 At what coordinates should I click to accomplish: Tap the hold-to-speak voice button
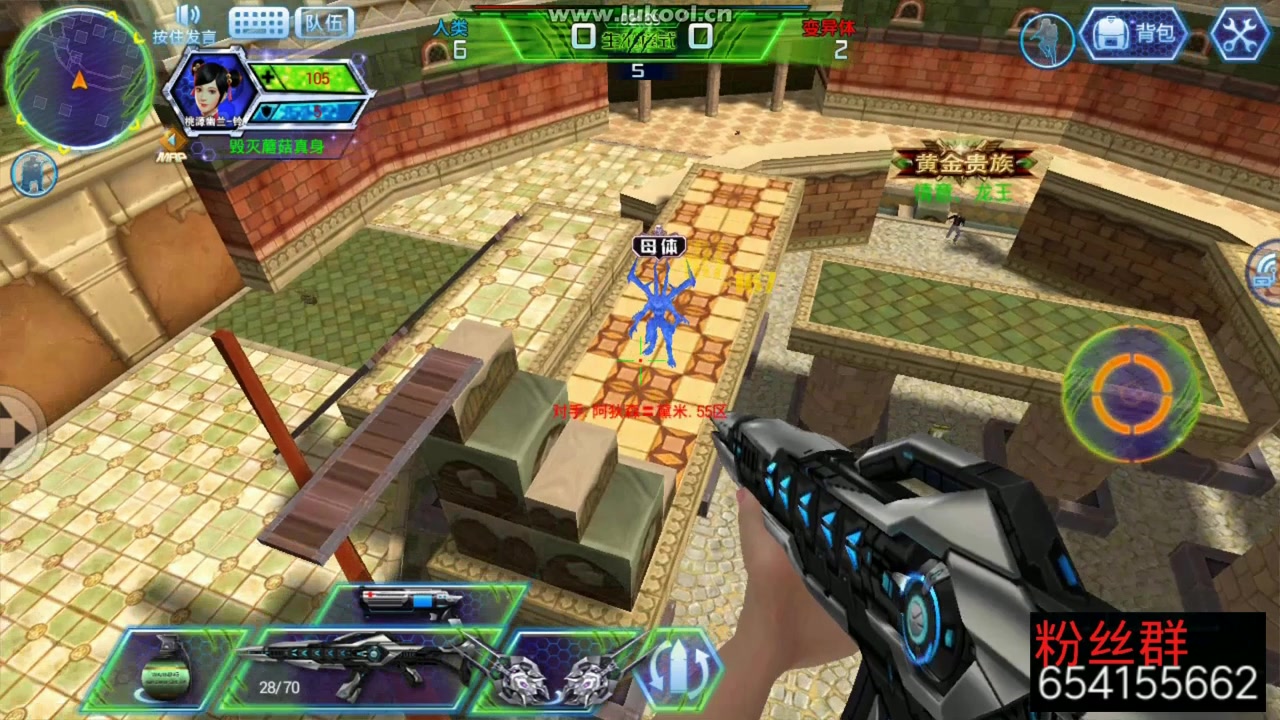(186, 25)
